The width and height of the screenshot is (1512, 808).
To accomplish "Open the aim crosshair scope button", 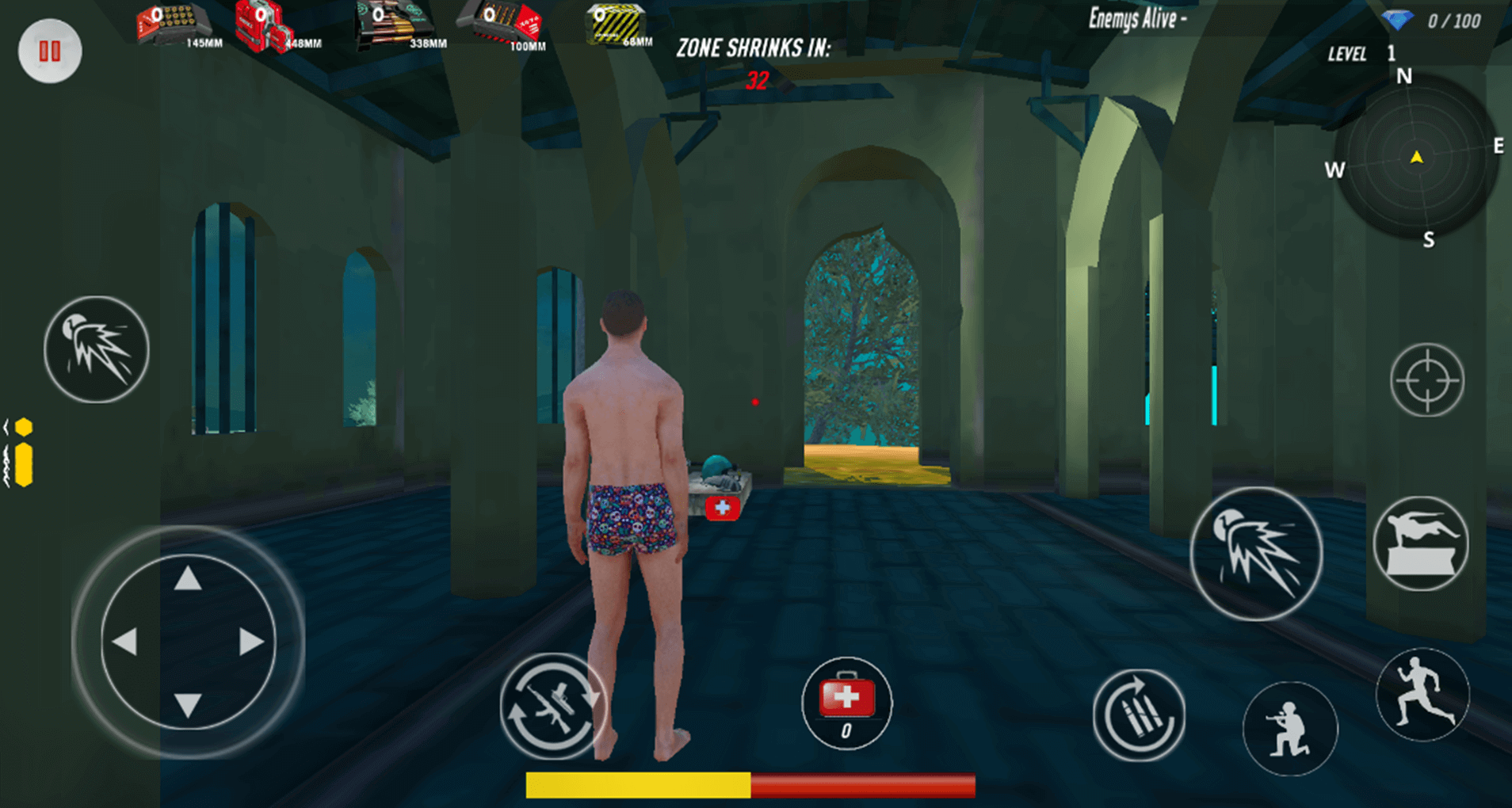I will 1426,381.
